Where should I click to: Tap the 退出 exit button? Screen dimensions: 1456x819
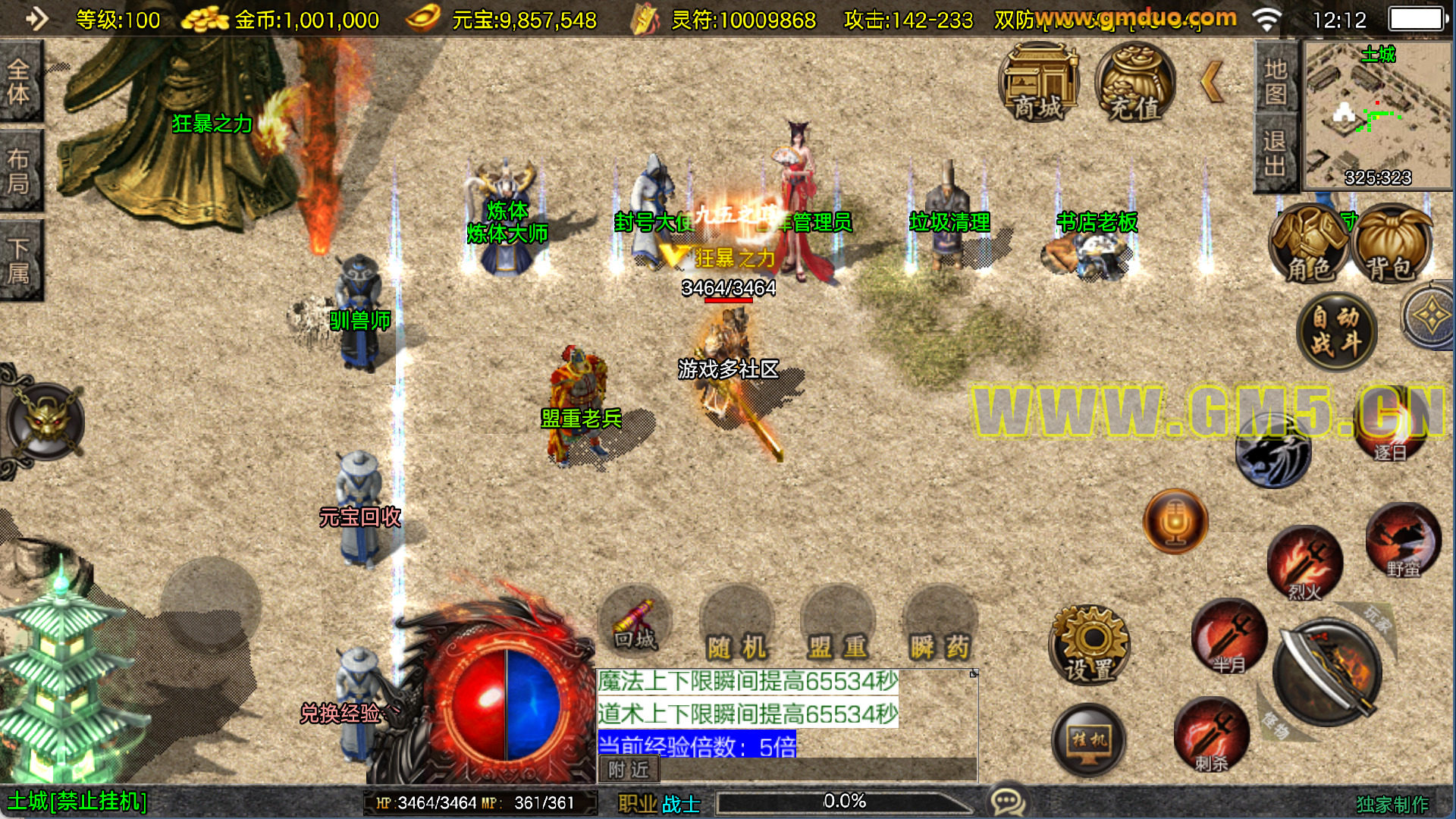(x=1276, y=152)
